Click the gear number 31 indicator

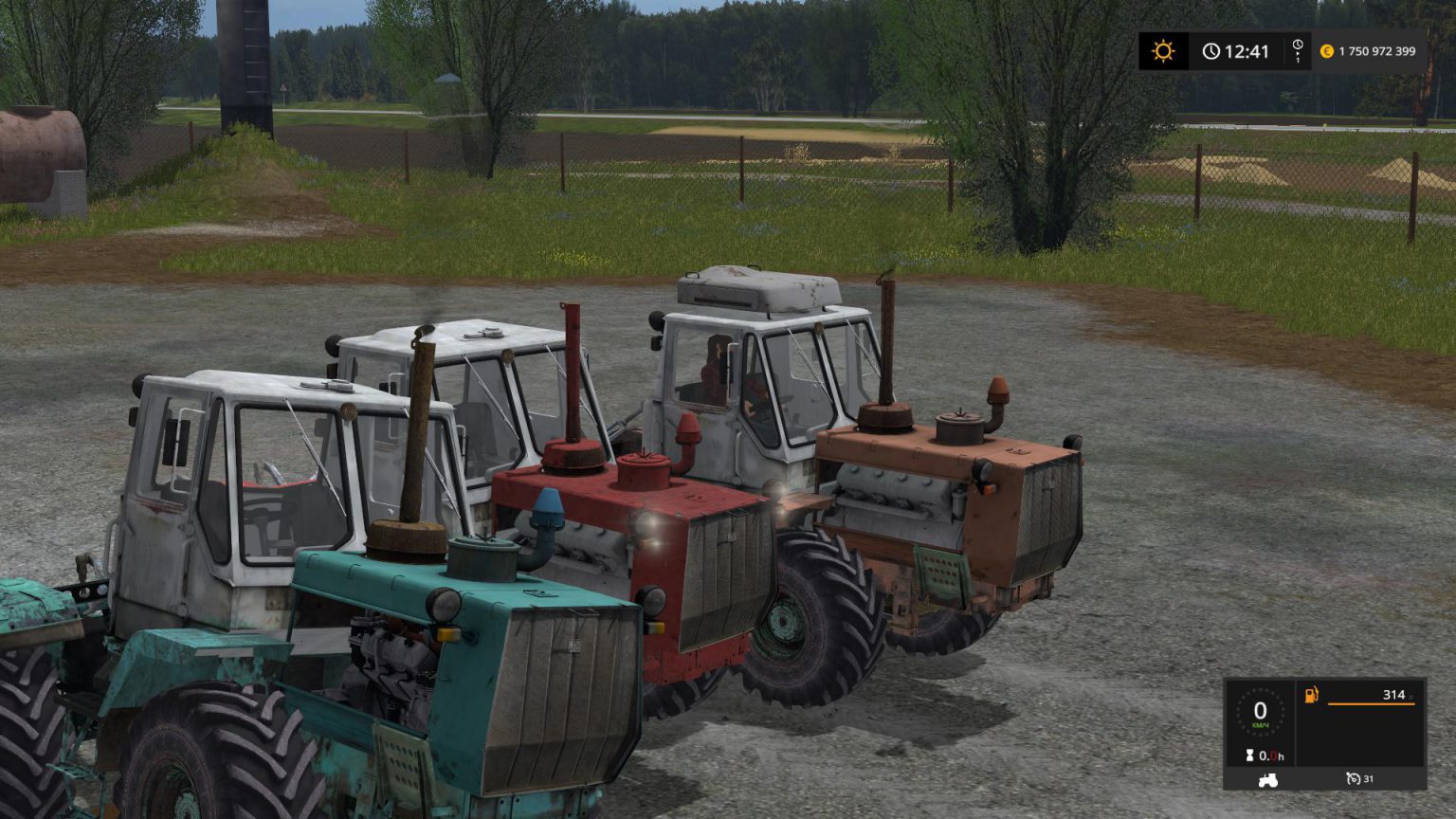[x=1370, y=778]
